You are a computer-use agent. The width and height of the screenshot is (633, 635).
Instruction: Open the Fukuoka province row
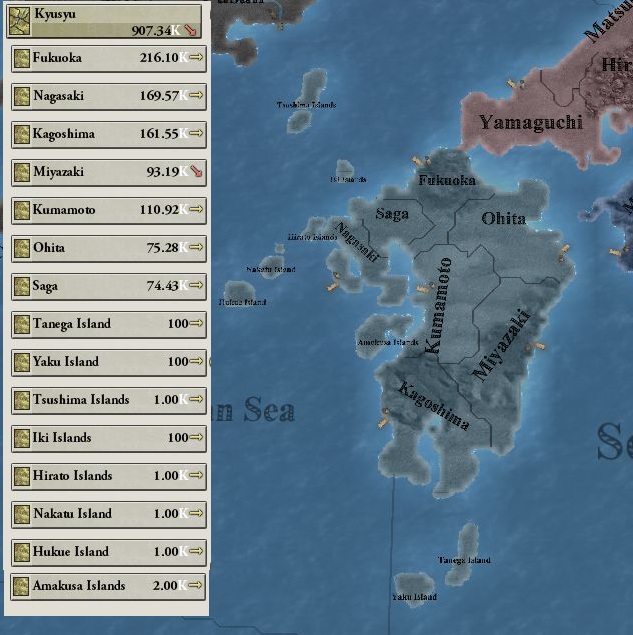coord(108,58)
